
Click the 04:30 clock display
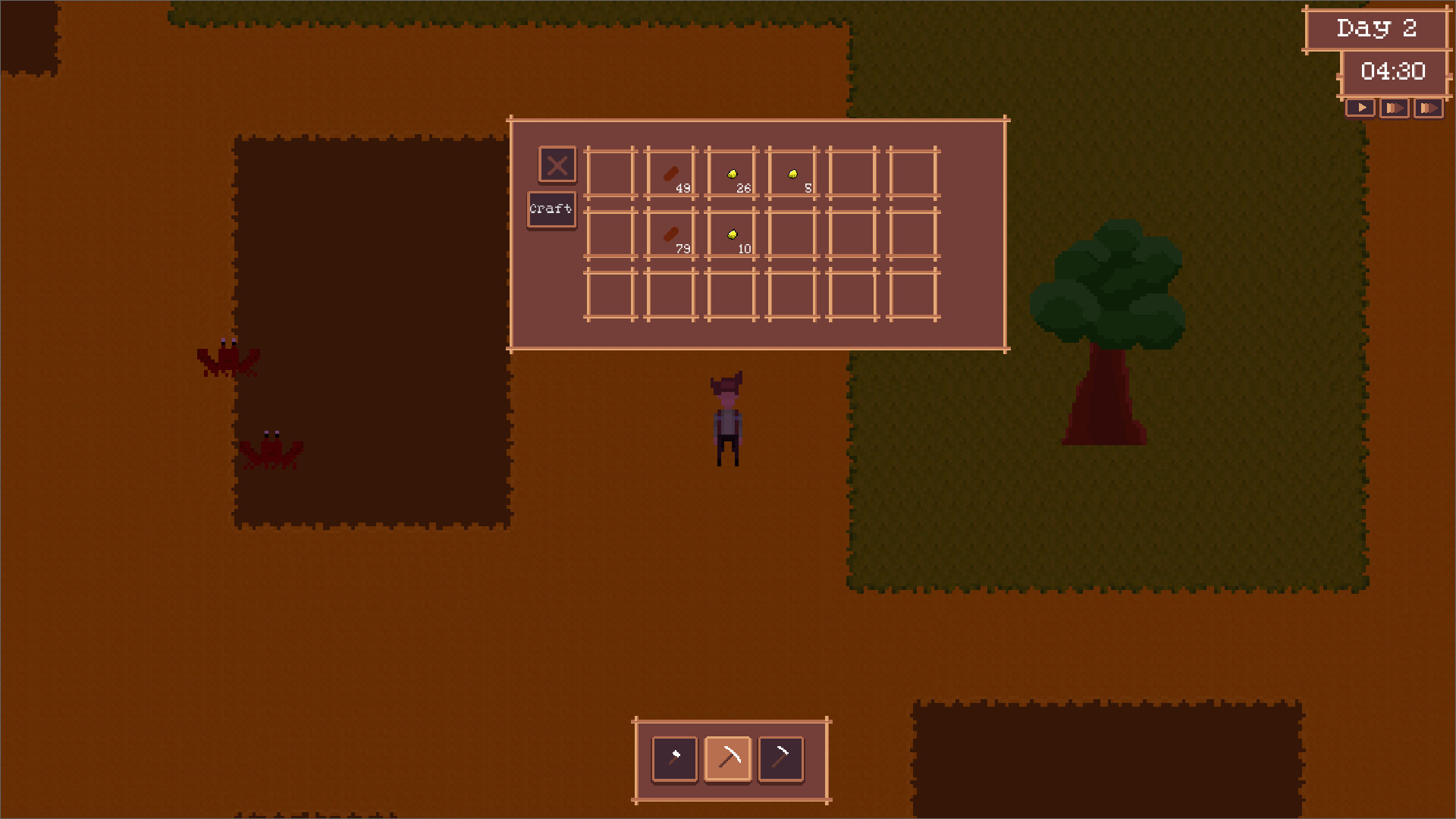[x=1394, y=73]
